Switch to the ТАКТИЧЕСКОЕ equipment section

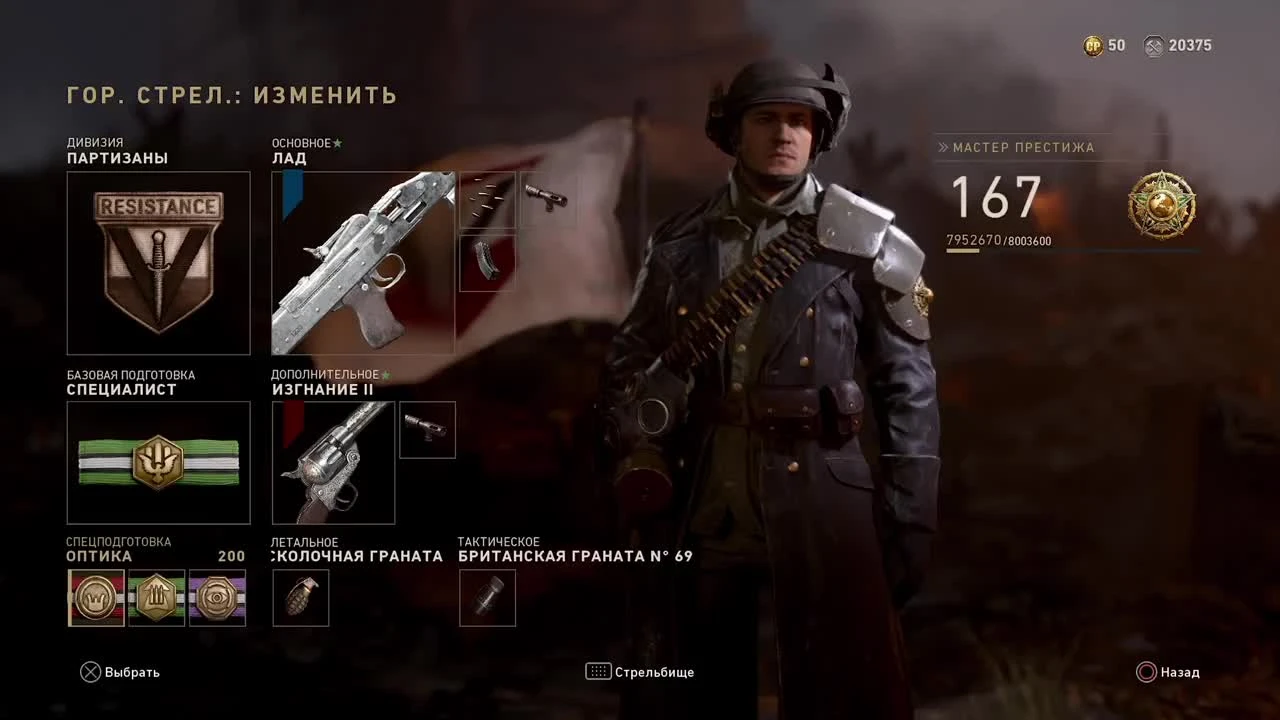pyautogui.click(x=487, y=597)
